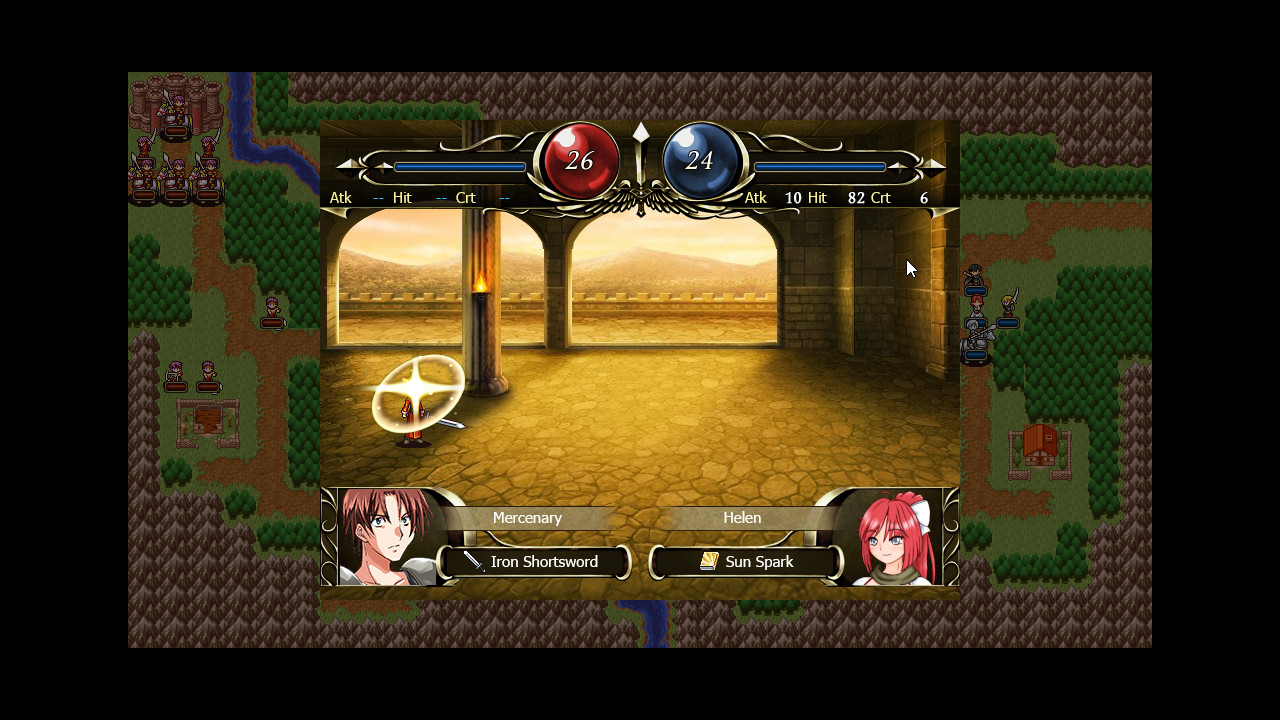The width and height of the screenshot is (1280, 720).
Task: Click the Helen name plate
Action: (x=742, y=517)
